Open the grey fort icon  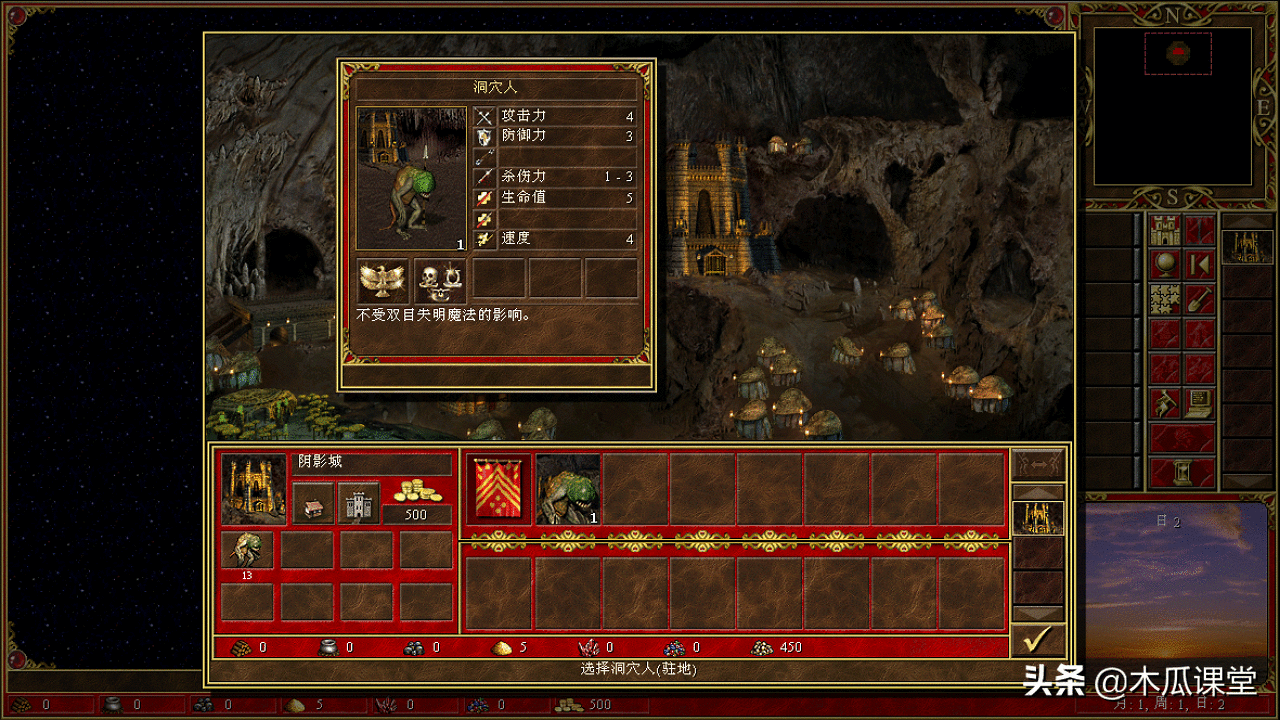(x=358, y=504)
